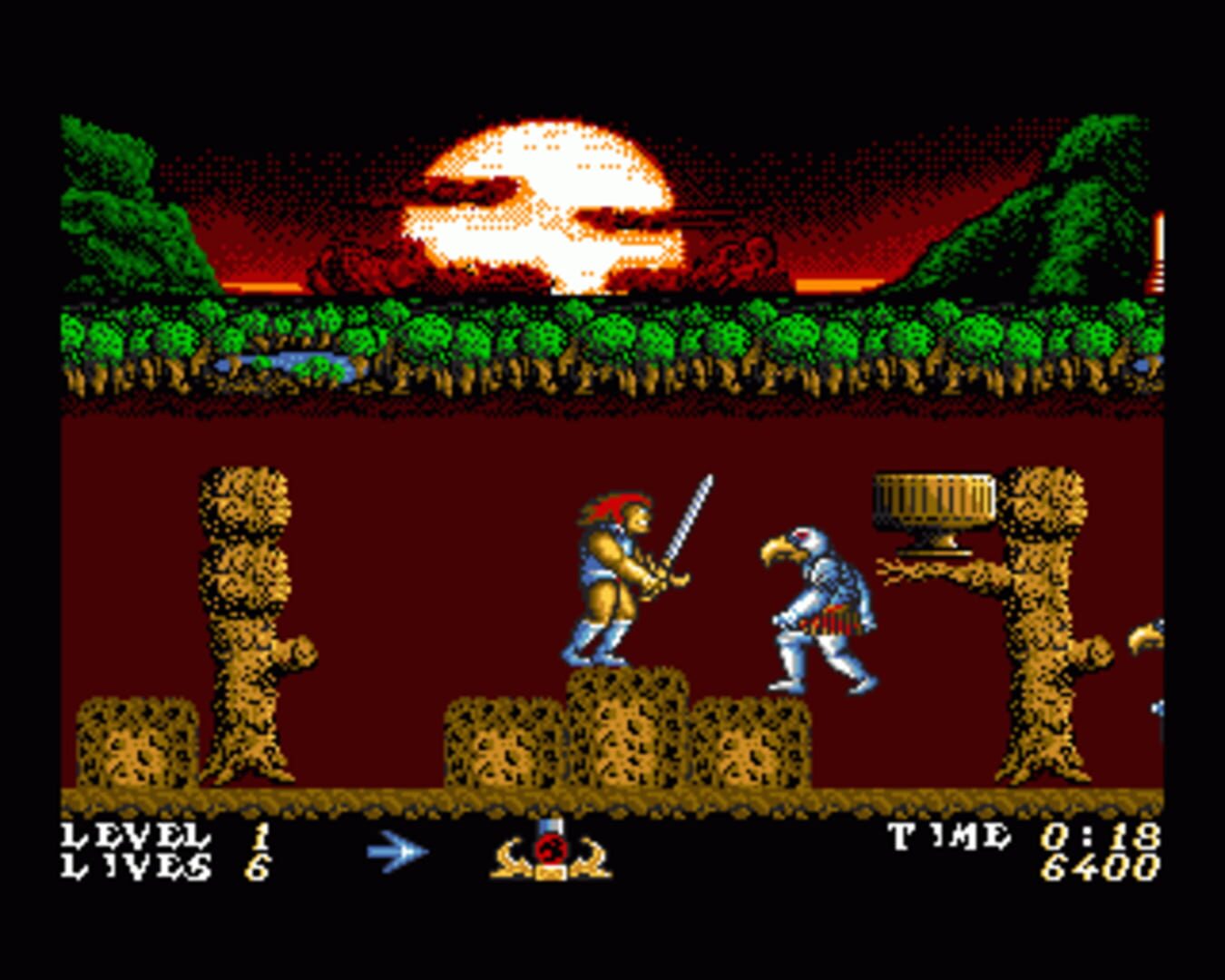
Task: Click the Eye of Thundera emblem in the HUD
Action: point(549,853)
